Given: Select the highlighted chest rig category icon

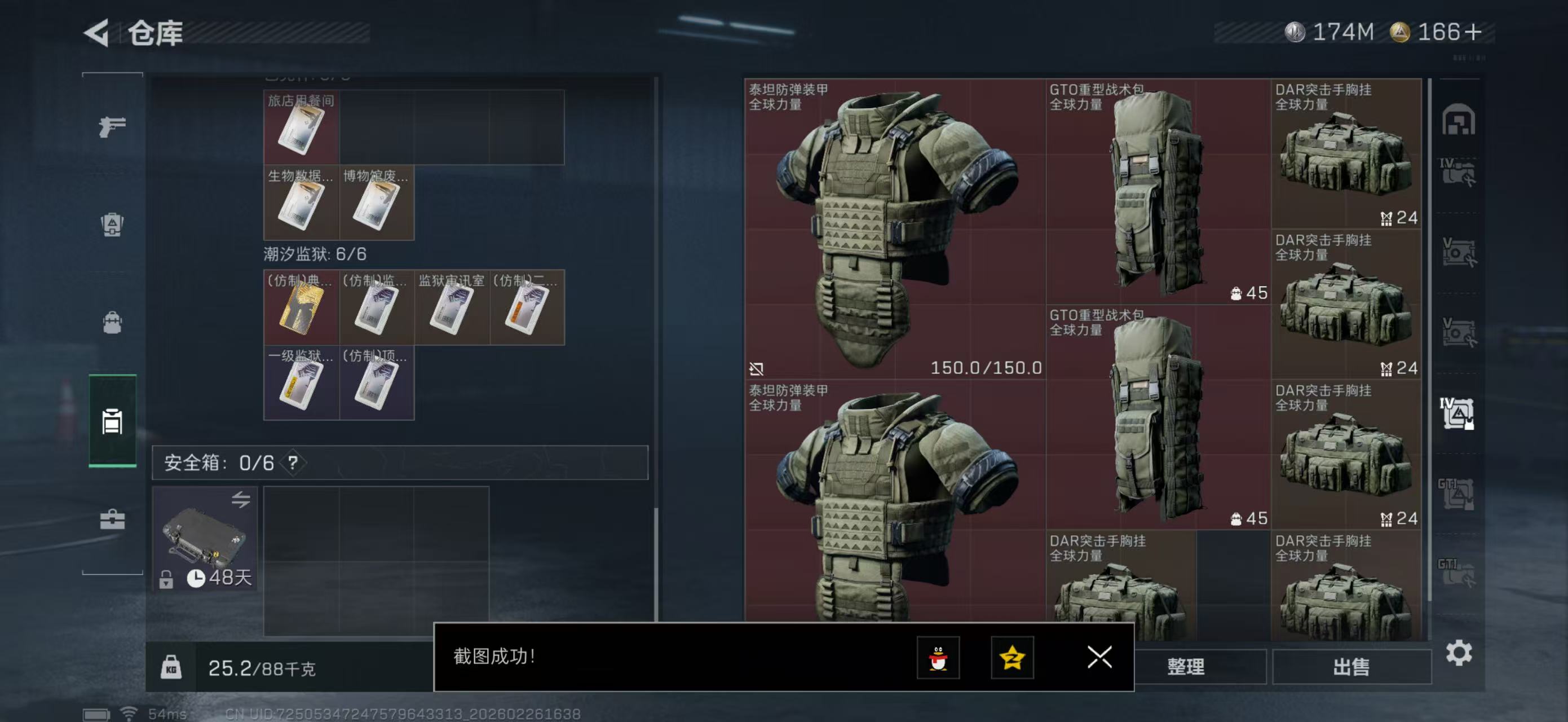Looking at the screenshot, I should click(x=112, y=420).
